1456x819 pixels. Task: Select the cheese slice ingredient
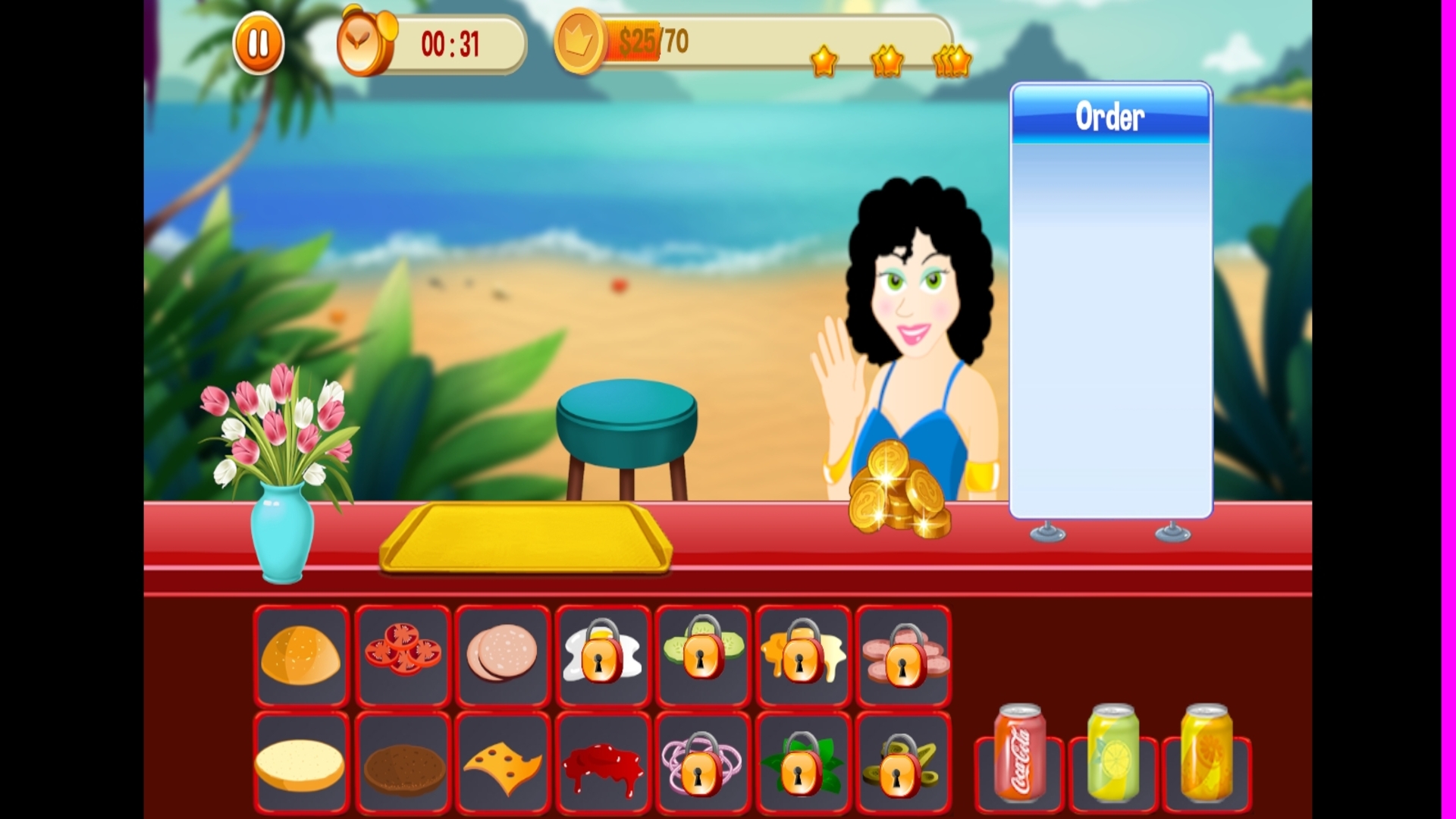502,761
